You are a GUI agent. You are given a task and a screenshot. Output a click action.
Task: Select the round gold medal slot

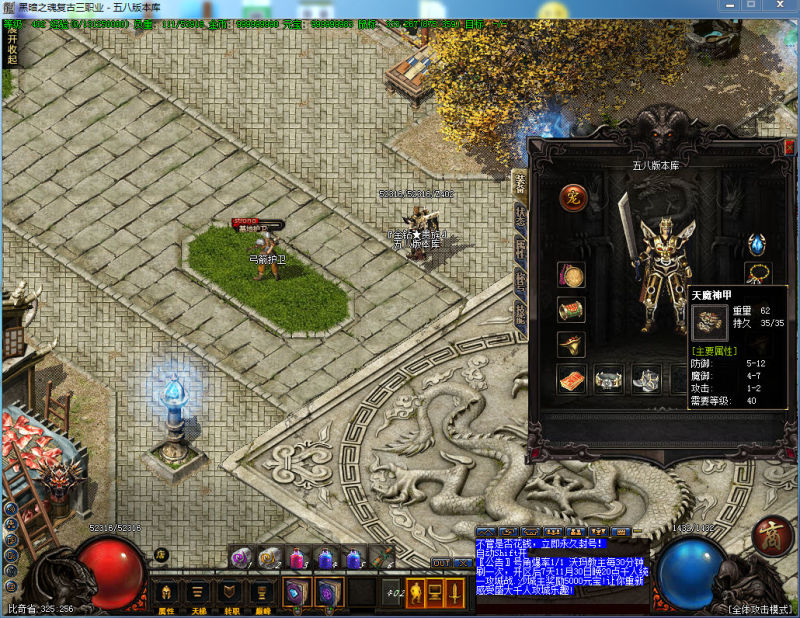point(571,275)
